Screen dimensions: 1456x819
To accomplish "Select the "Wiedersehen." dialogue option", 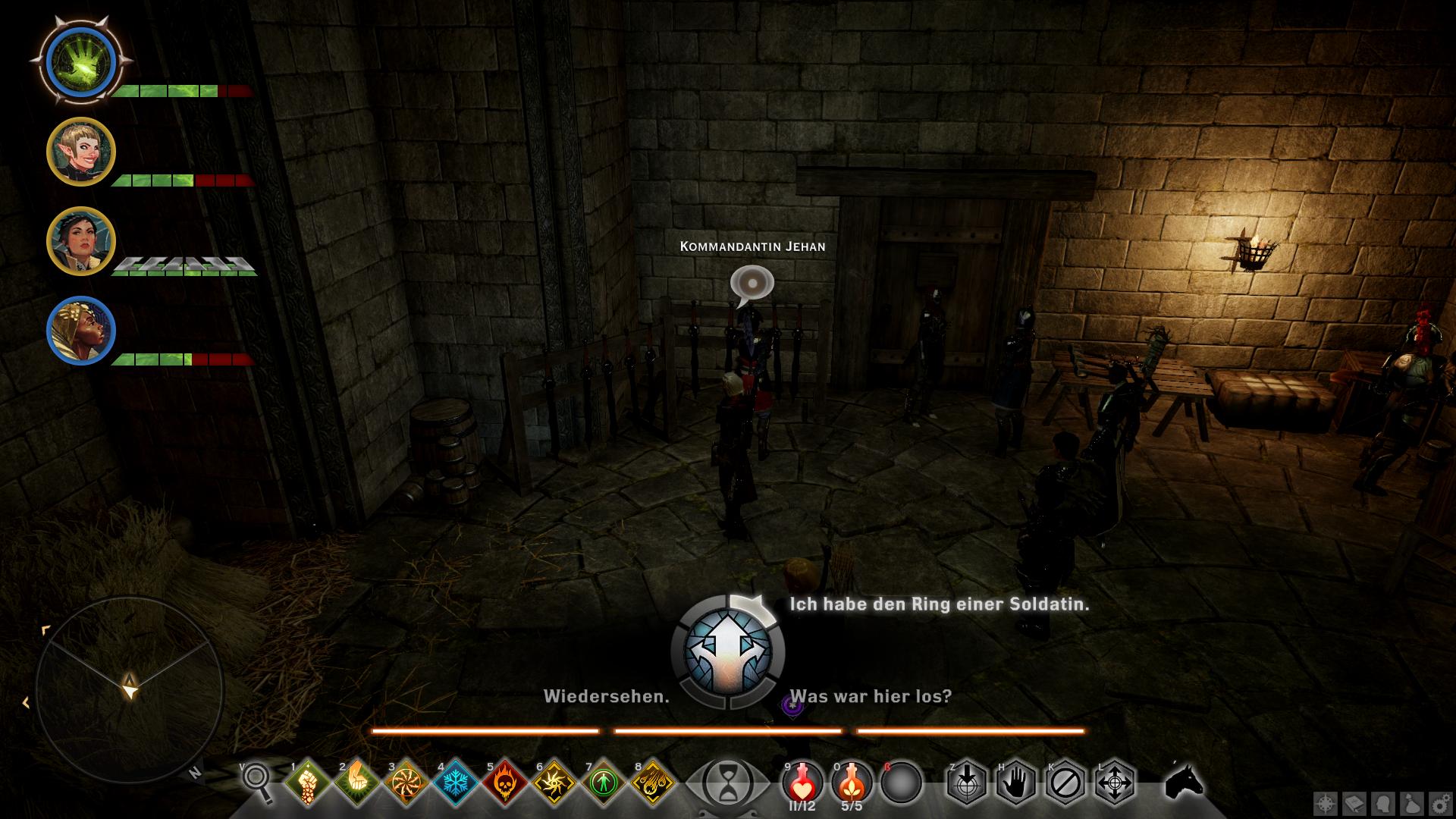I will 606,696.
